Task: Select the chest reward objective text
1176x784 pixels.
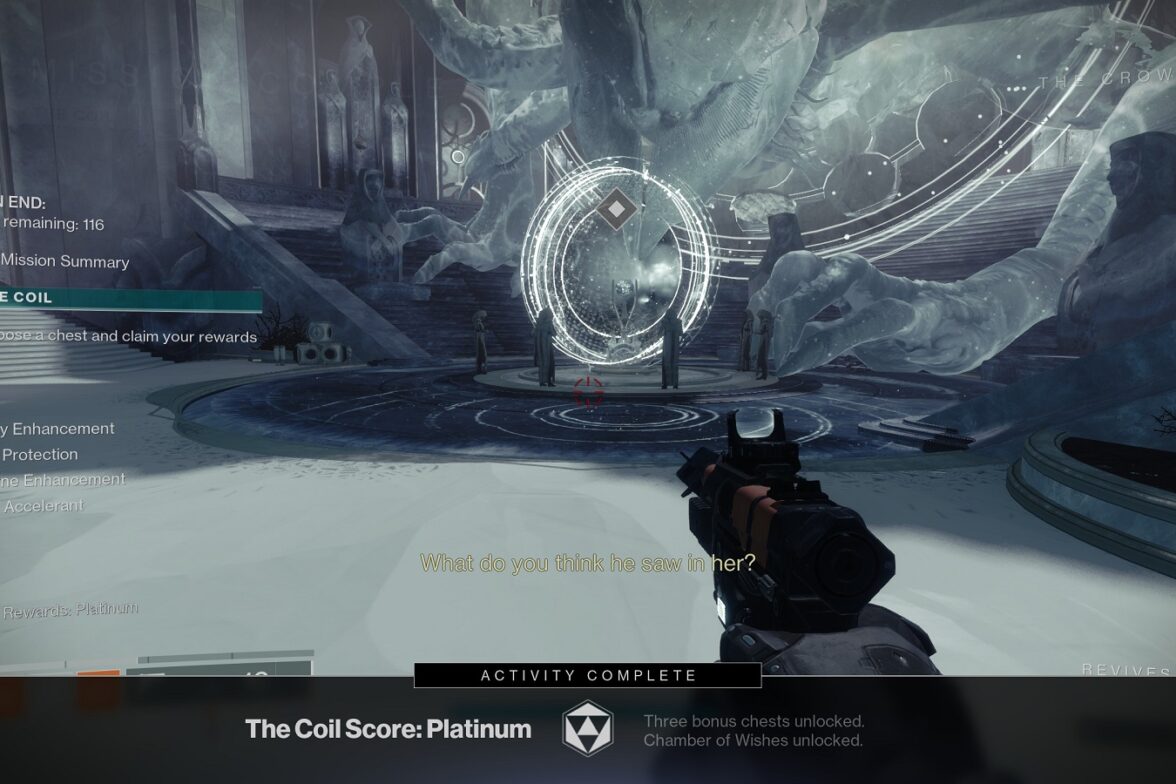Action: [128, 337]
